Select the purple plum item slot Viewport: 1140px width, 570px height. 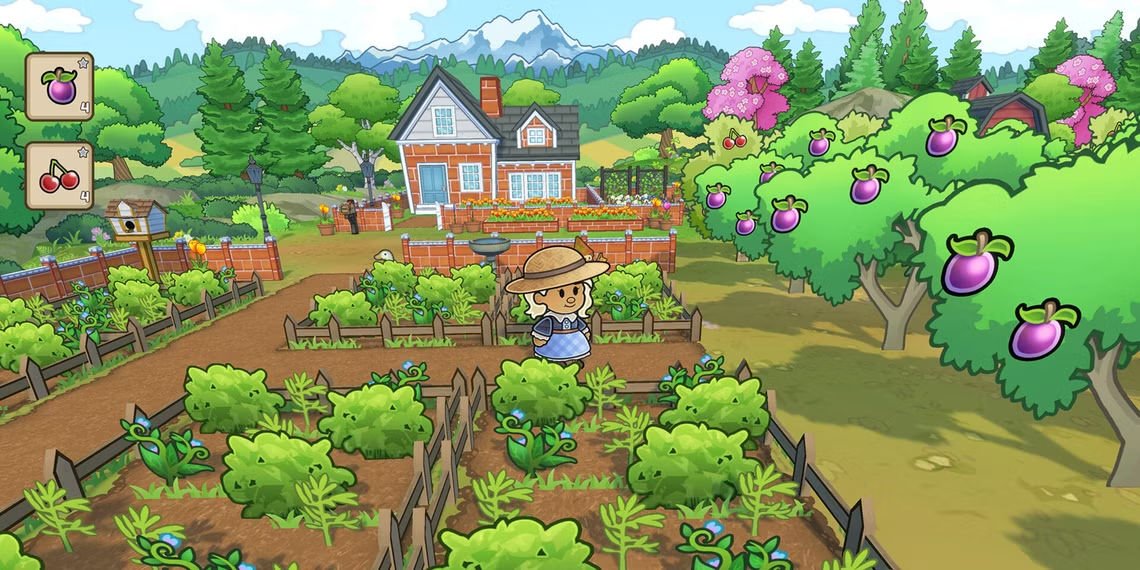tap(59, 86)
